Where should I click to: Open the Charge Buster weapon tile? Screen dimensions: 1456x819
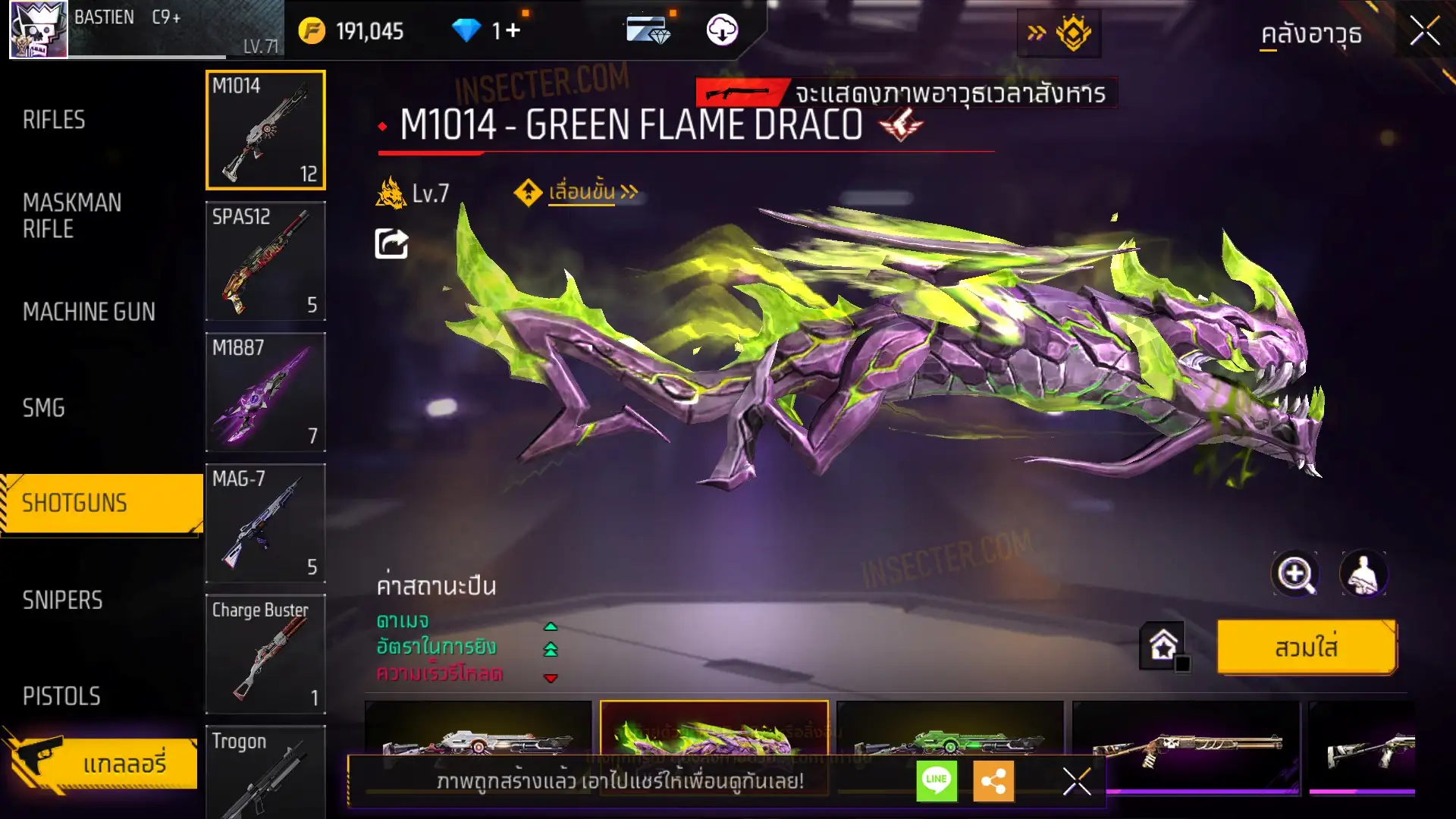click(265, 654)
